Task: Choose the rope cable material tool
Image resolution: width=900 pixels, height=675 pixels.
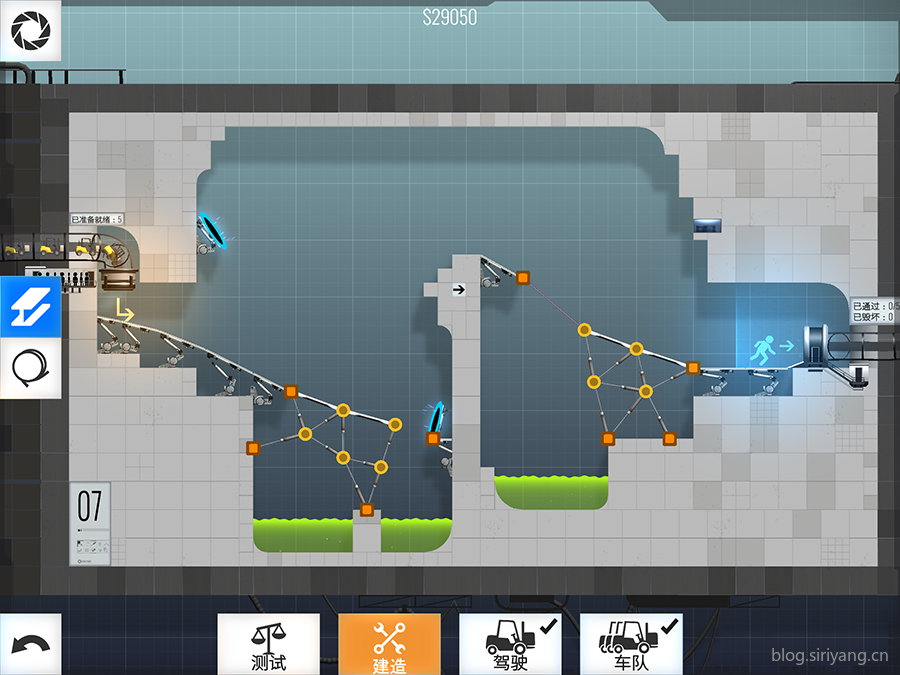Action: click(x=30, y=368)
